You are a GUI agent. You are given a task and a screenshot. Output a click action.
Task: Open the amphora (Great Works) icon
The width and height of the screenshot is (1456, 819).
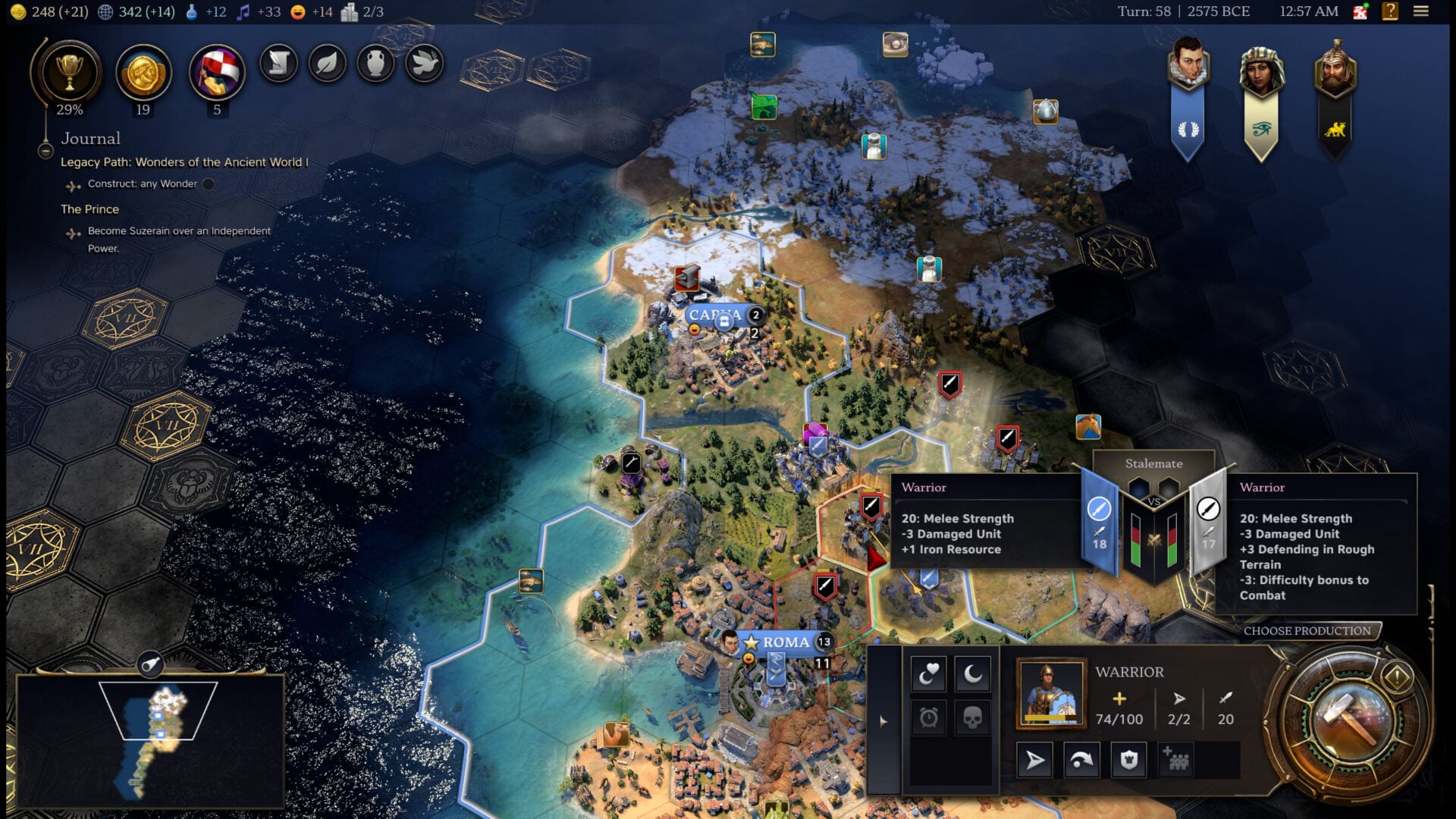(x=375, y=64)
